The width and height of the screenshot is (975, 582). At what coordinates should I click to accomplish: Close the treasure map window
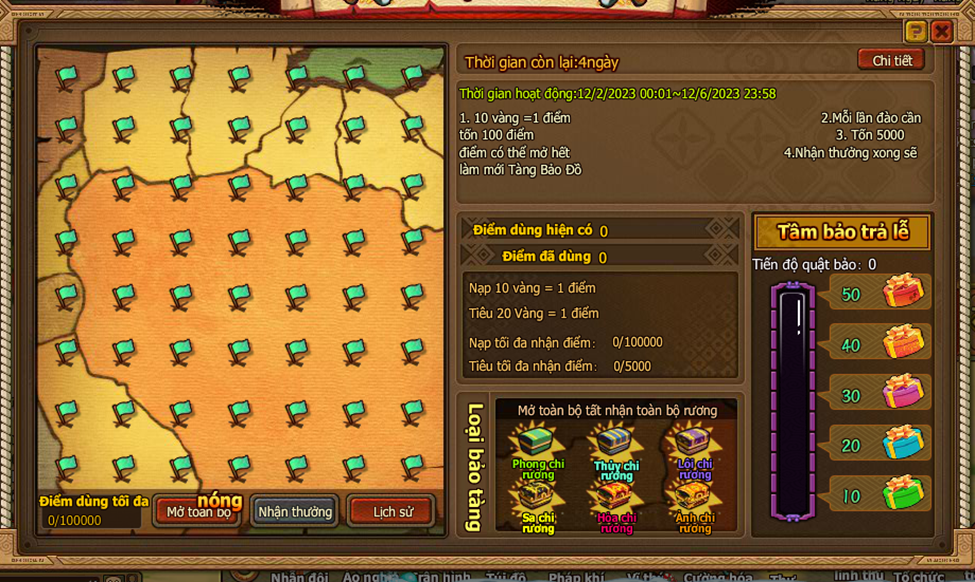click(x=941, y=31)
